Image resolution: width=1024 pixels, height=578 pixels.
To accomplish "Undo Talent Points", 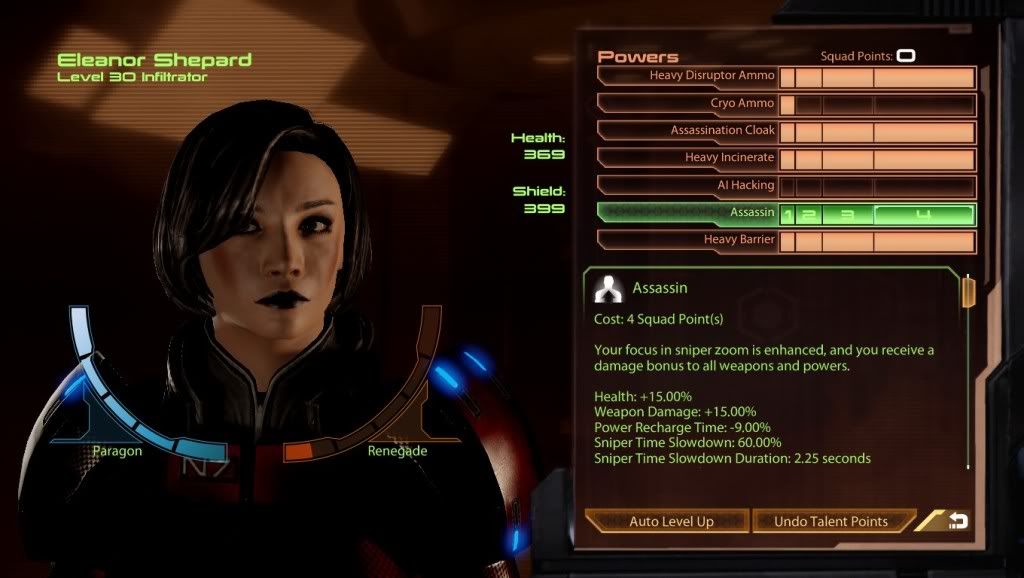I will tap(831, 521).
